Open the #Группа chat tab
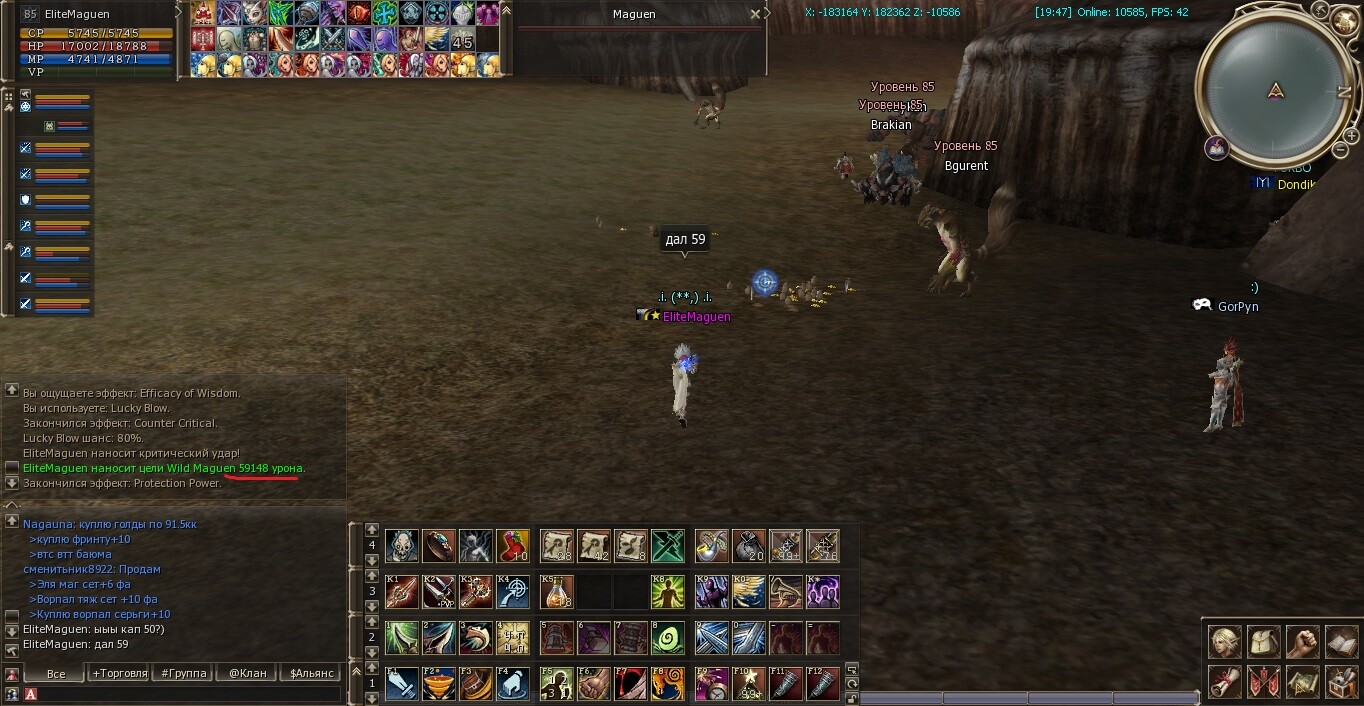The height and width of the screenshot is (706, 1364). [x=184, y=673]
